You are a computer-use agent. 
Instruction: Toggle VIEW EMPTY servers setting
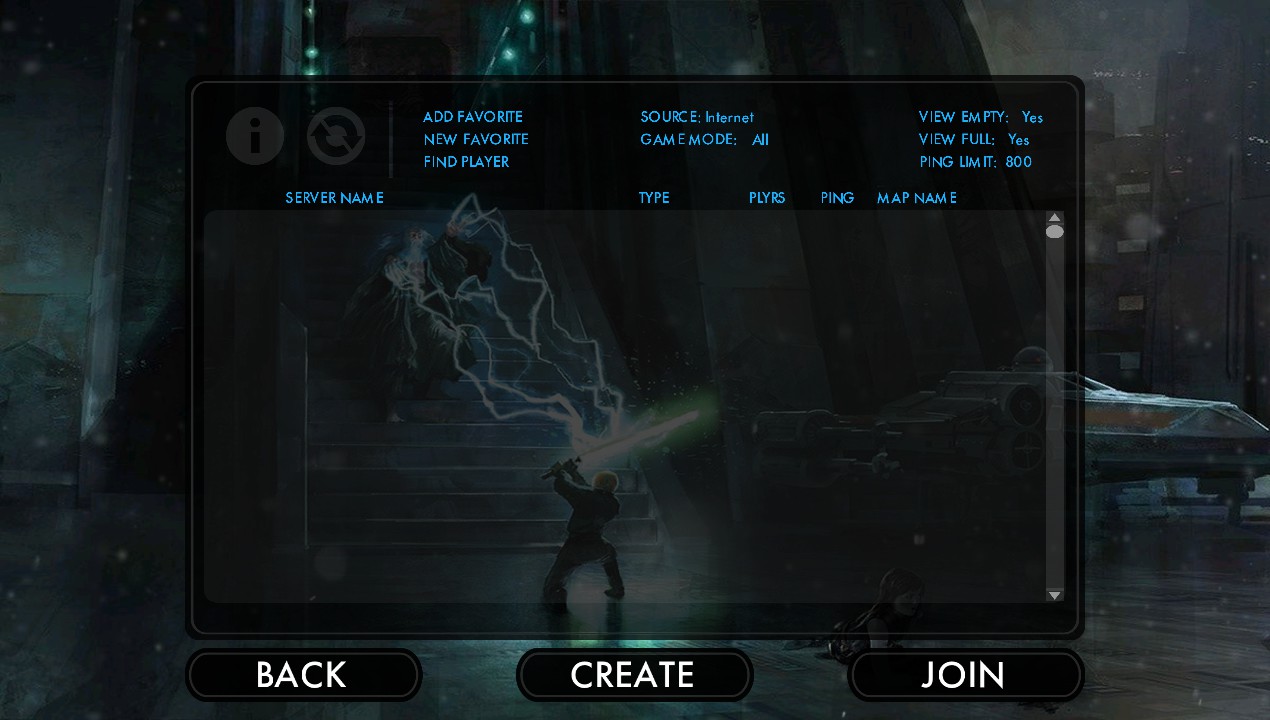point(980,117)
